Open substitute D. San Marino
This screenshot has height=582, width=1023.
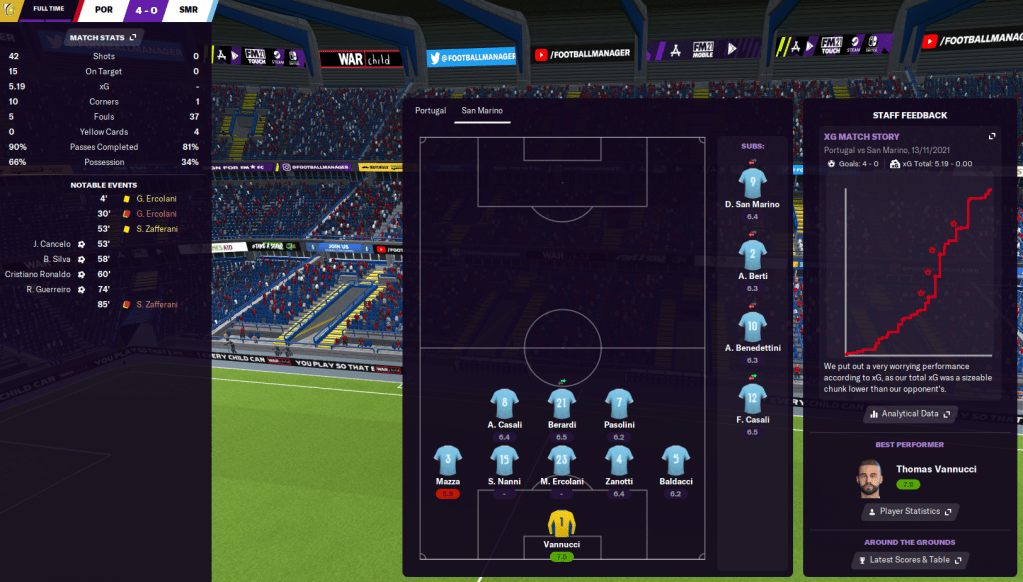click(x=752, y=183)
